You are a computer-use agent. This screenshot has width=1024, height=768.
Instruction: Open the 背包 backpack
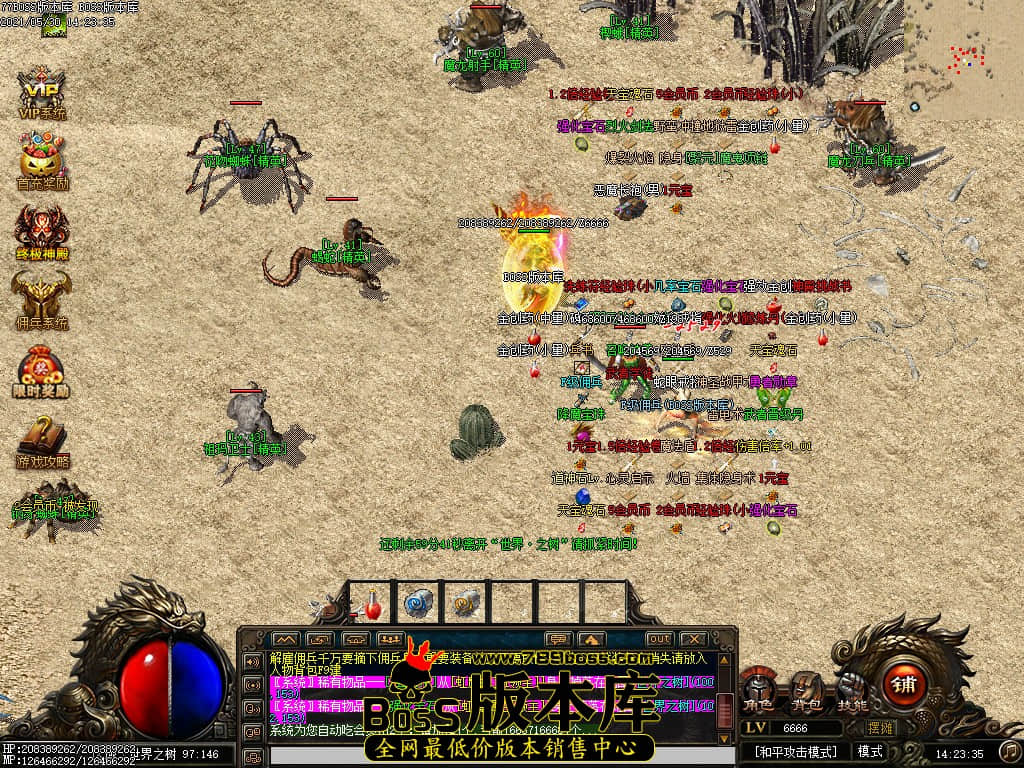[x=804, y=688]
